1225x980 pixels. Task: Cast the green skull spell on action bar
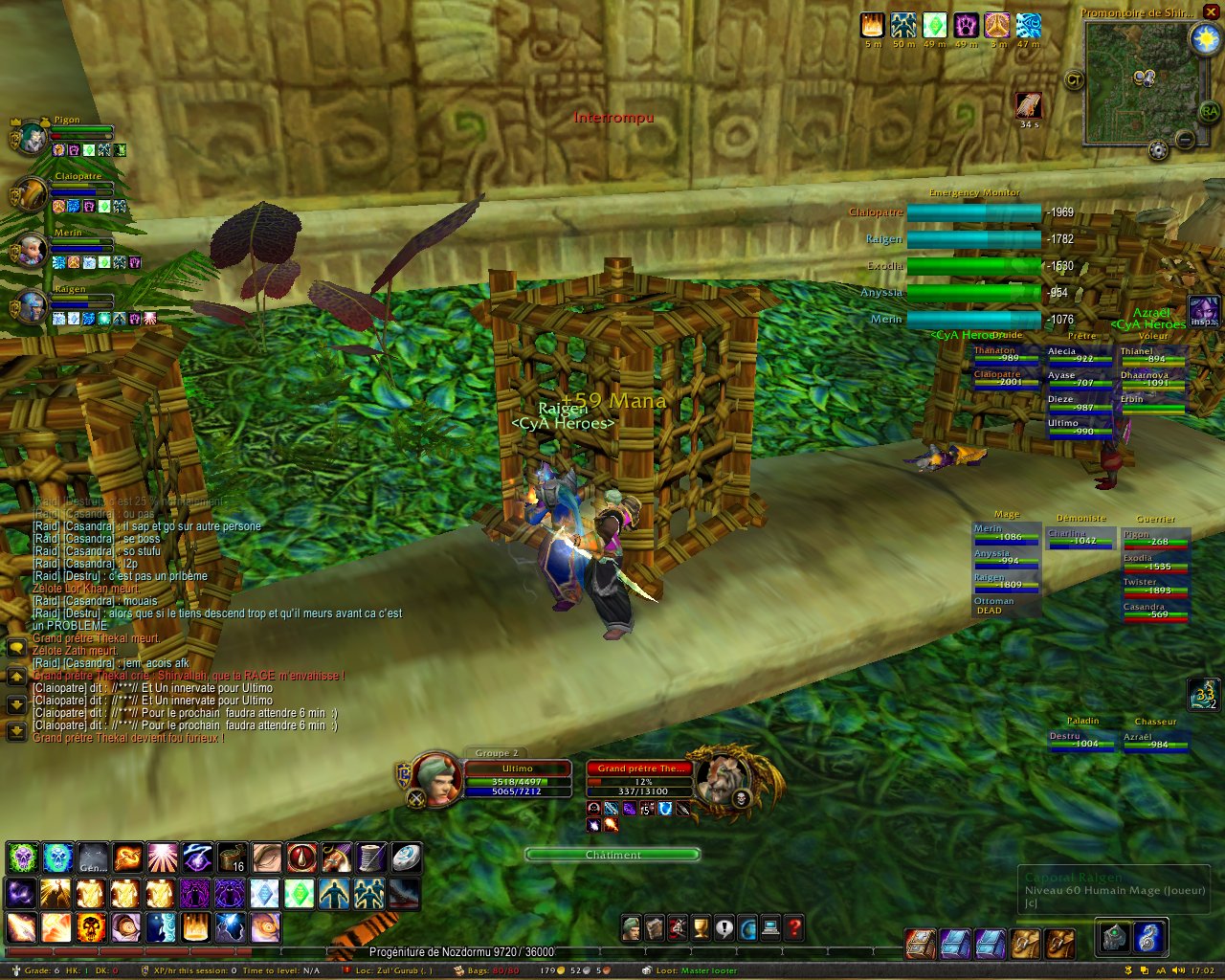coord(21,857)
